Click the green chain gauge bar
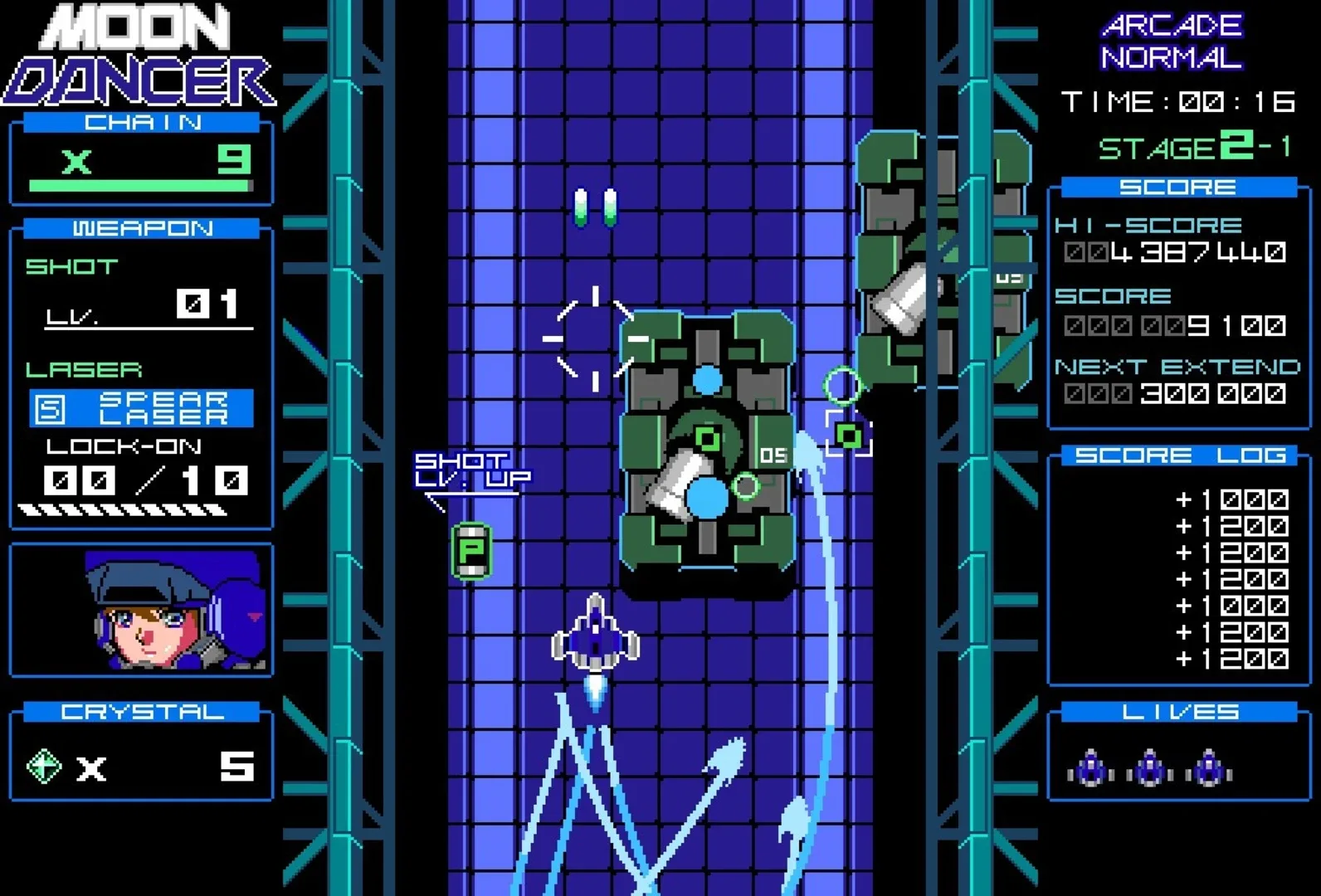 139,184
